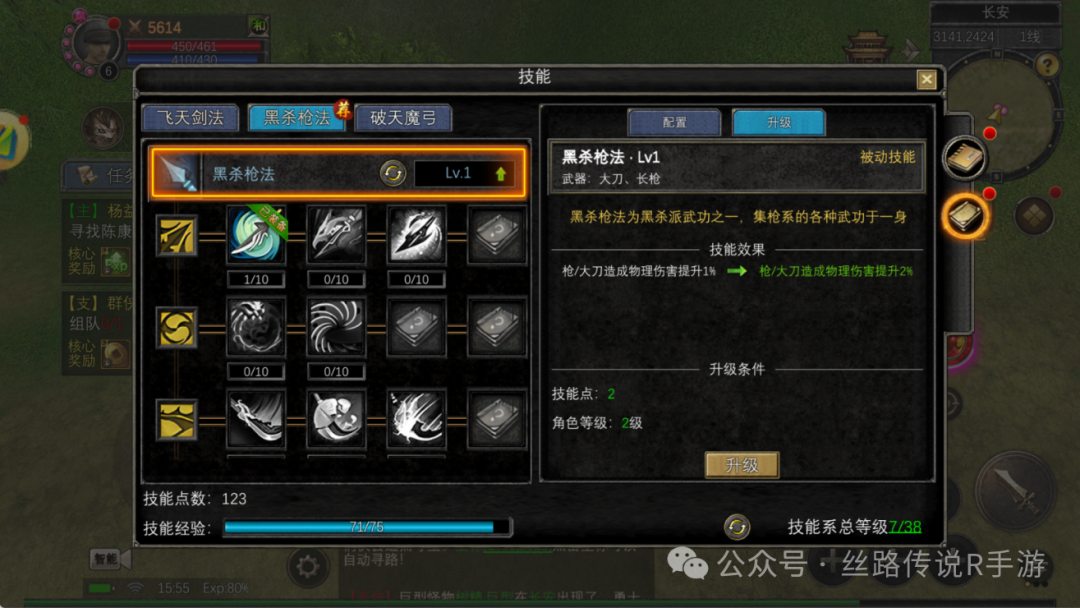Close the 技能 skill window
Screen dimensions: 1080x608
pos(927,80)
